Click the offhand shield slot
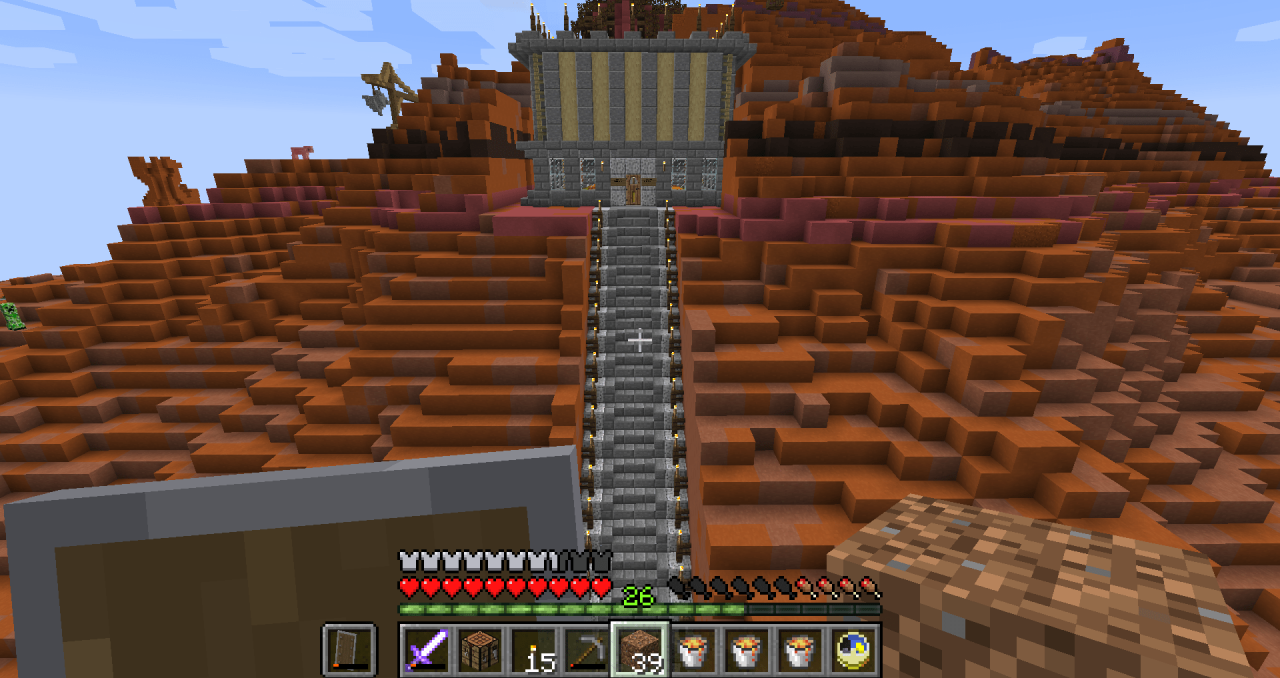The width and height of the screenshot is (1280, 678). [x=349, y=650]
